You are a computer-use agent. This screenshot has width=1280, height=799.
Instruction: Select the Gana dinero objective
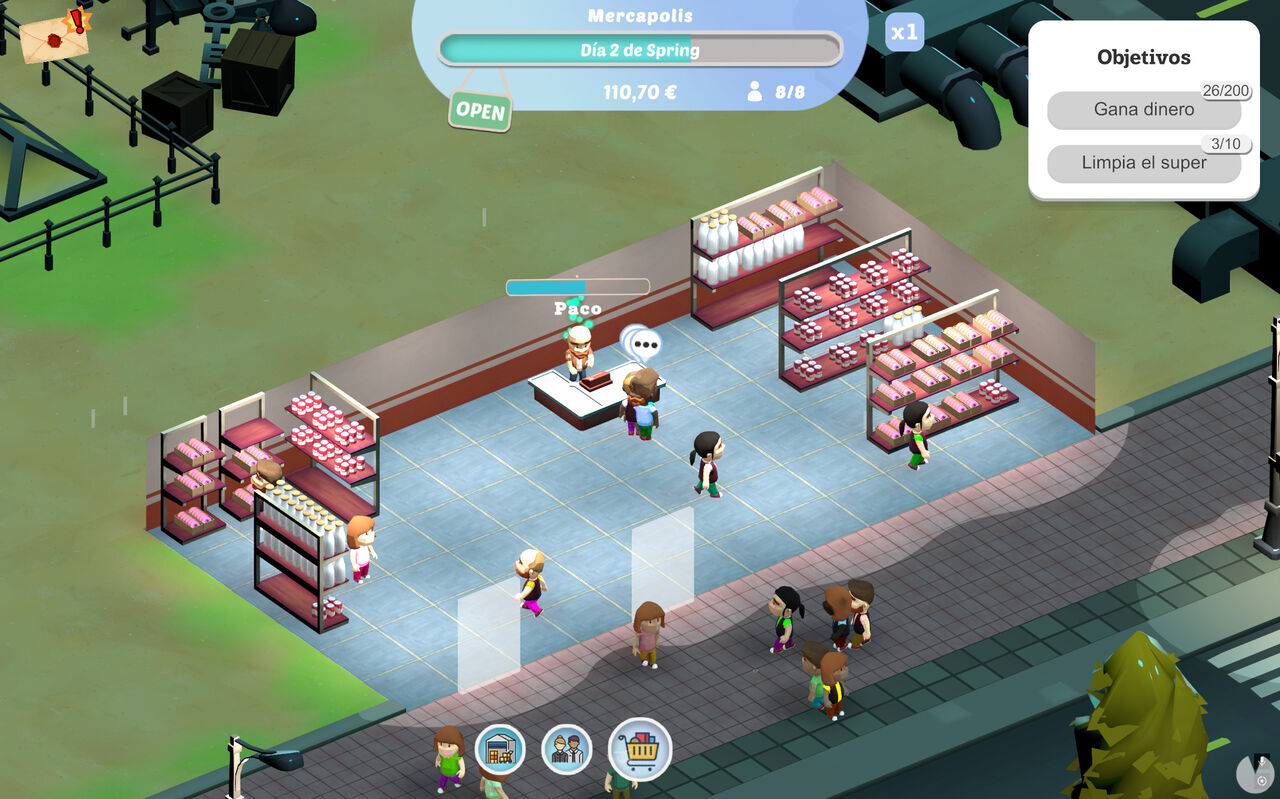1144,110
